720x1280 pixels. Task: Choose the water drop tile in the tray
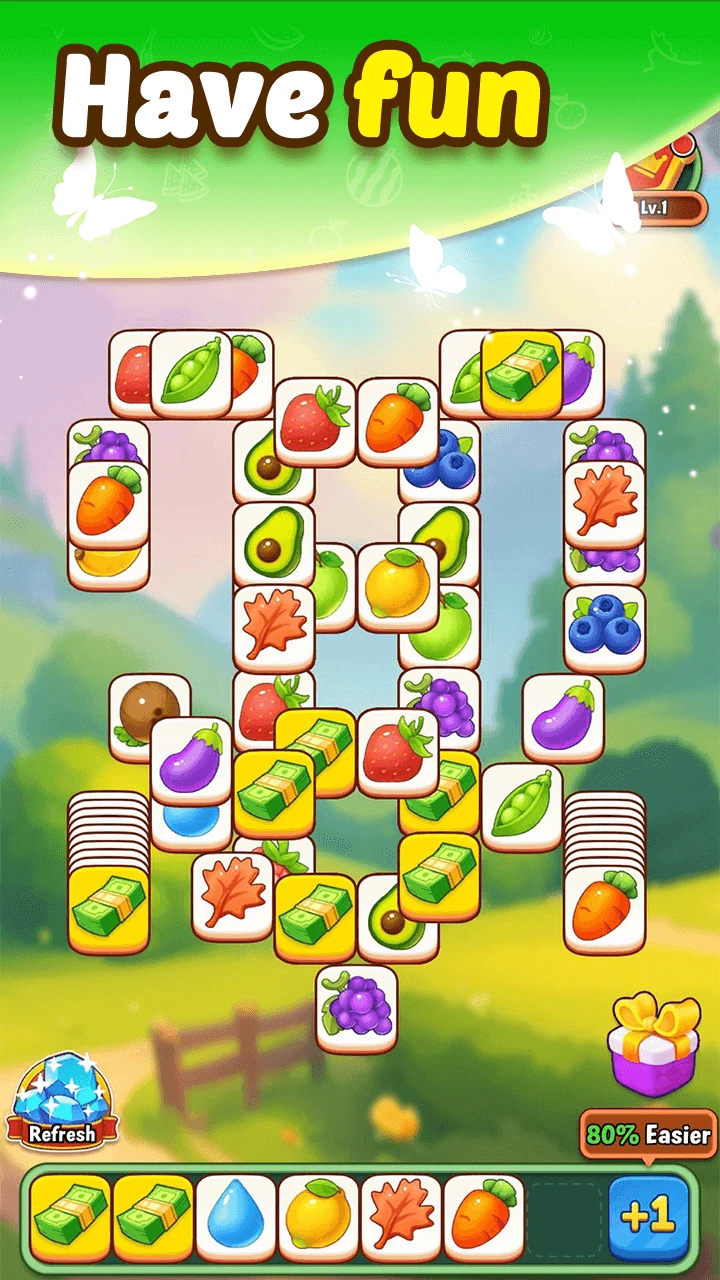pyautogui.click(x=236, y=1218)
